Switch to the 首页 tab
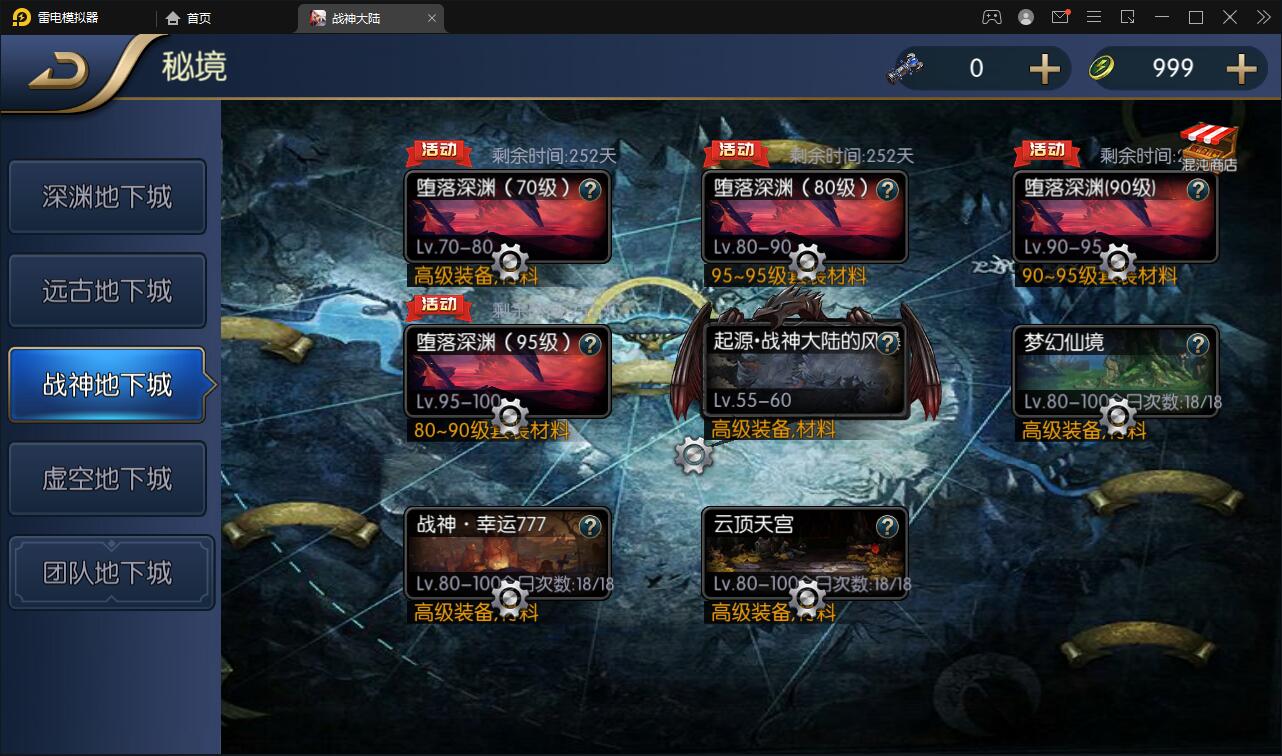1282x756 pixels. point(196,17)
